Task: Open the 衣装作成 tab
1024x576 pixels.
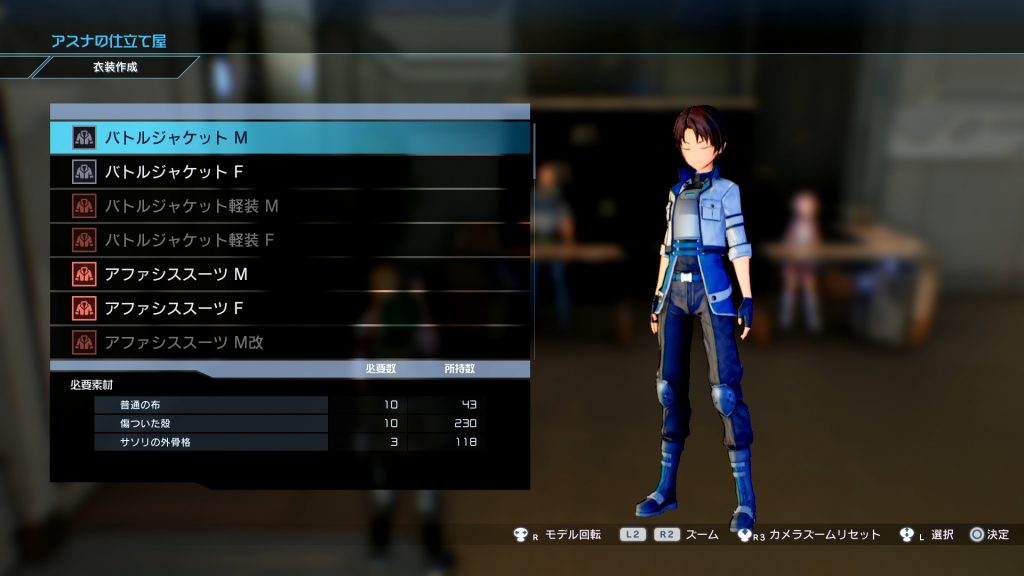Action: coord(112,68)
